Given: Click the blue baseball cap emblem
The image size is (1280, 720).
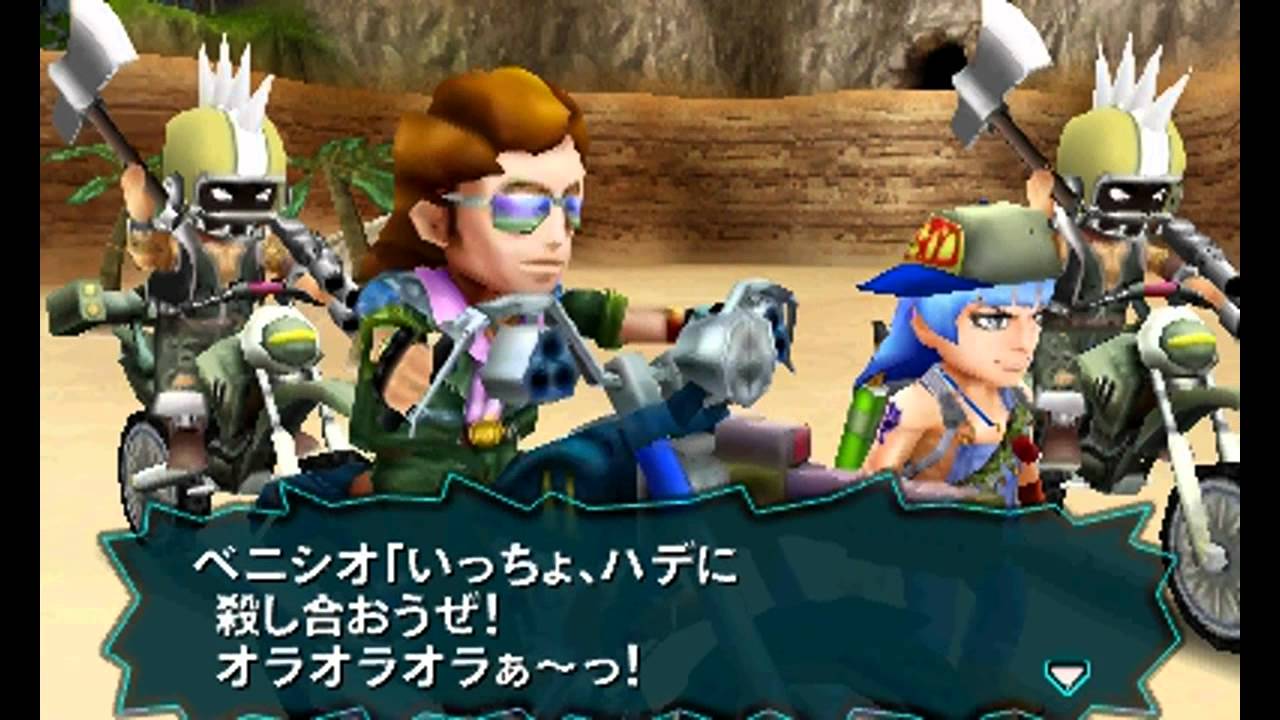Looking at the screenshot, I should (x=936, y=239).
